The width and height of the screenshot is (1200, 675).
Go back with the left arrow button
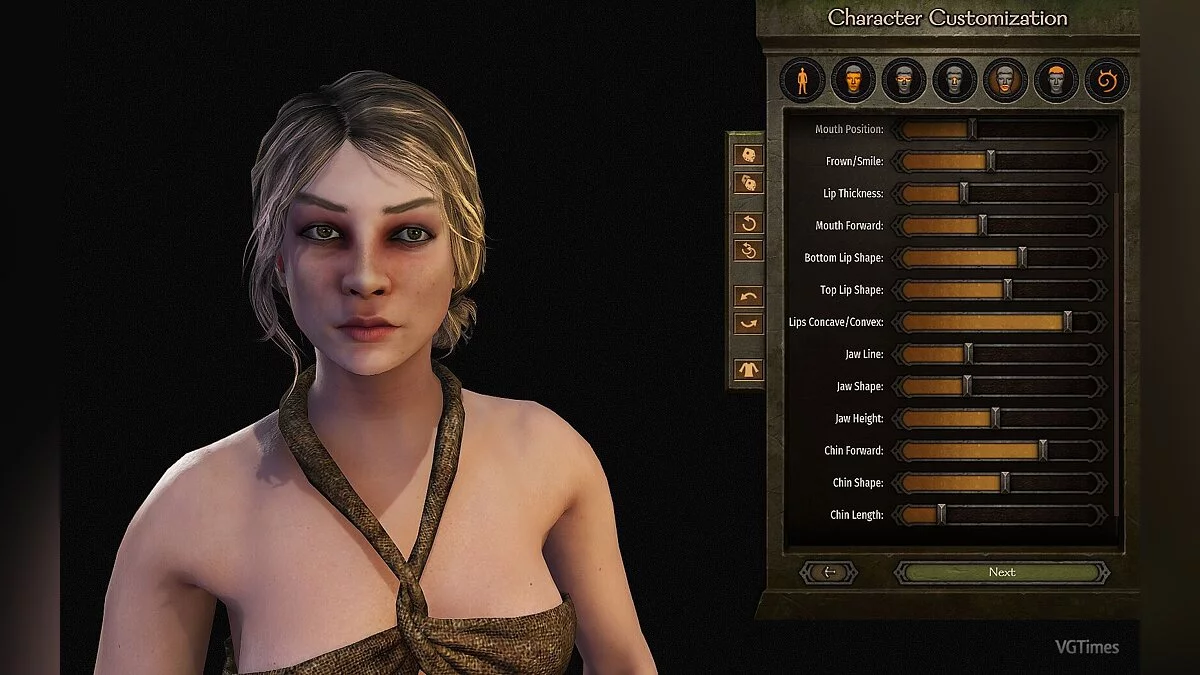[828, 572]
